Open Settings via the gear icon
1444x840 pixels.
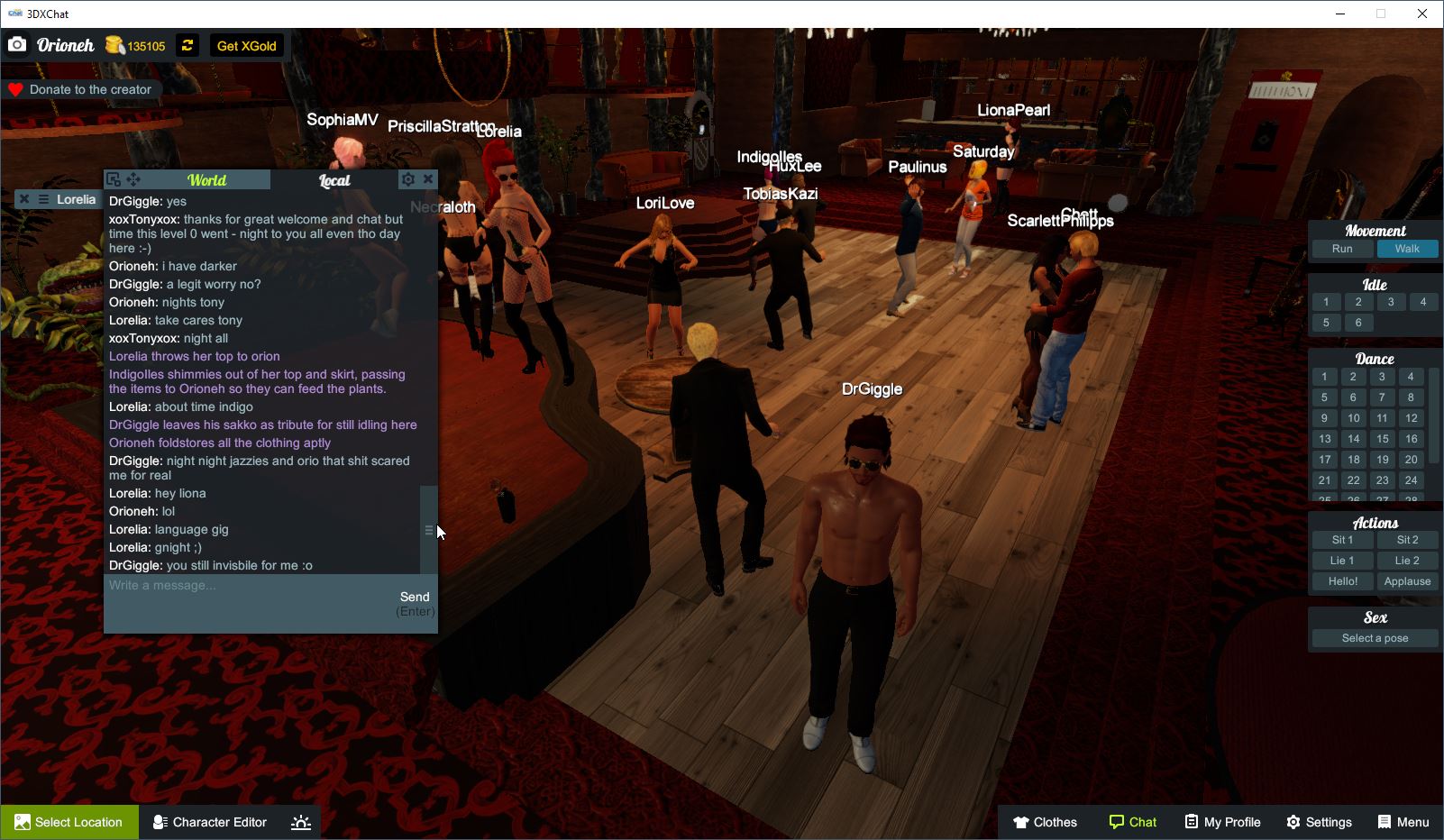pyautogui.click(x=1319, y=821)
